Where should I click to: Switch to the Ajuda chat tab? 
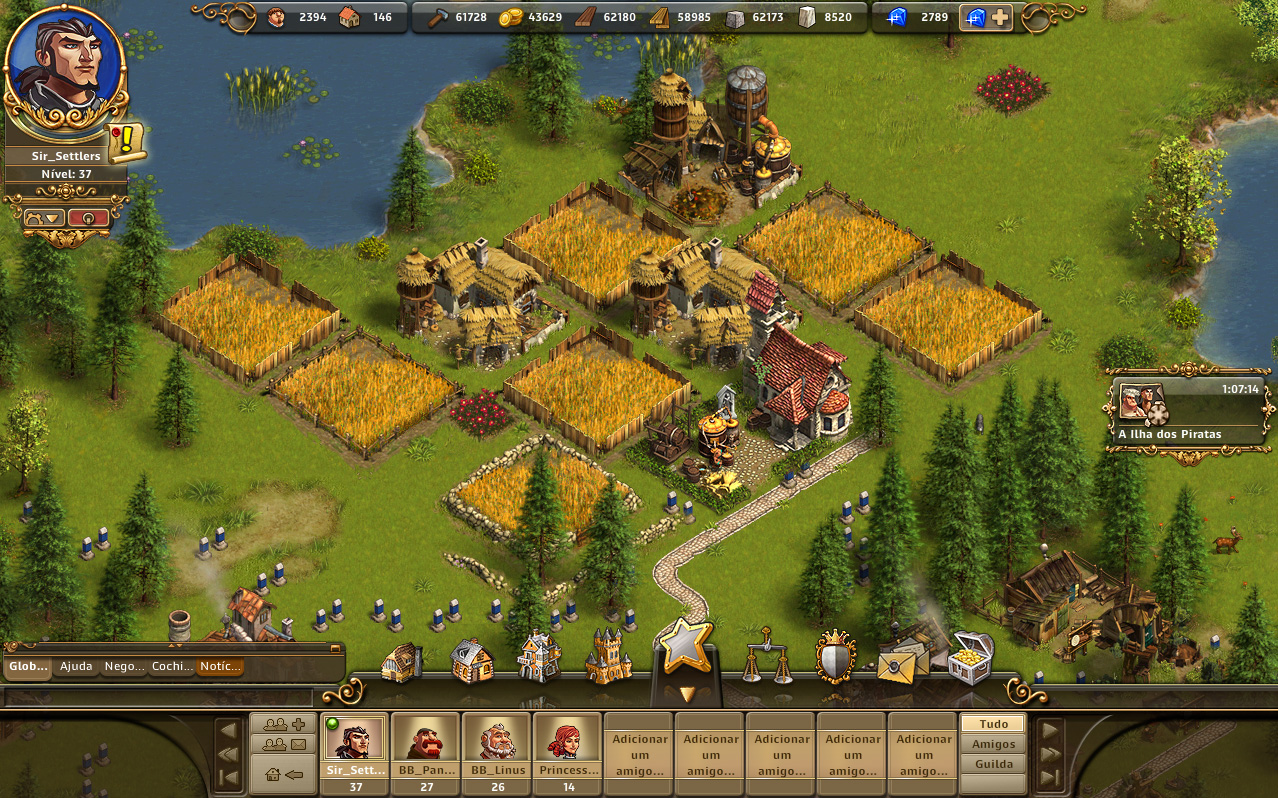tap(76, 667)
